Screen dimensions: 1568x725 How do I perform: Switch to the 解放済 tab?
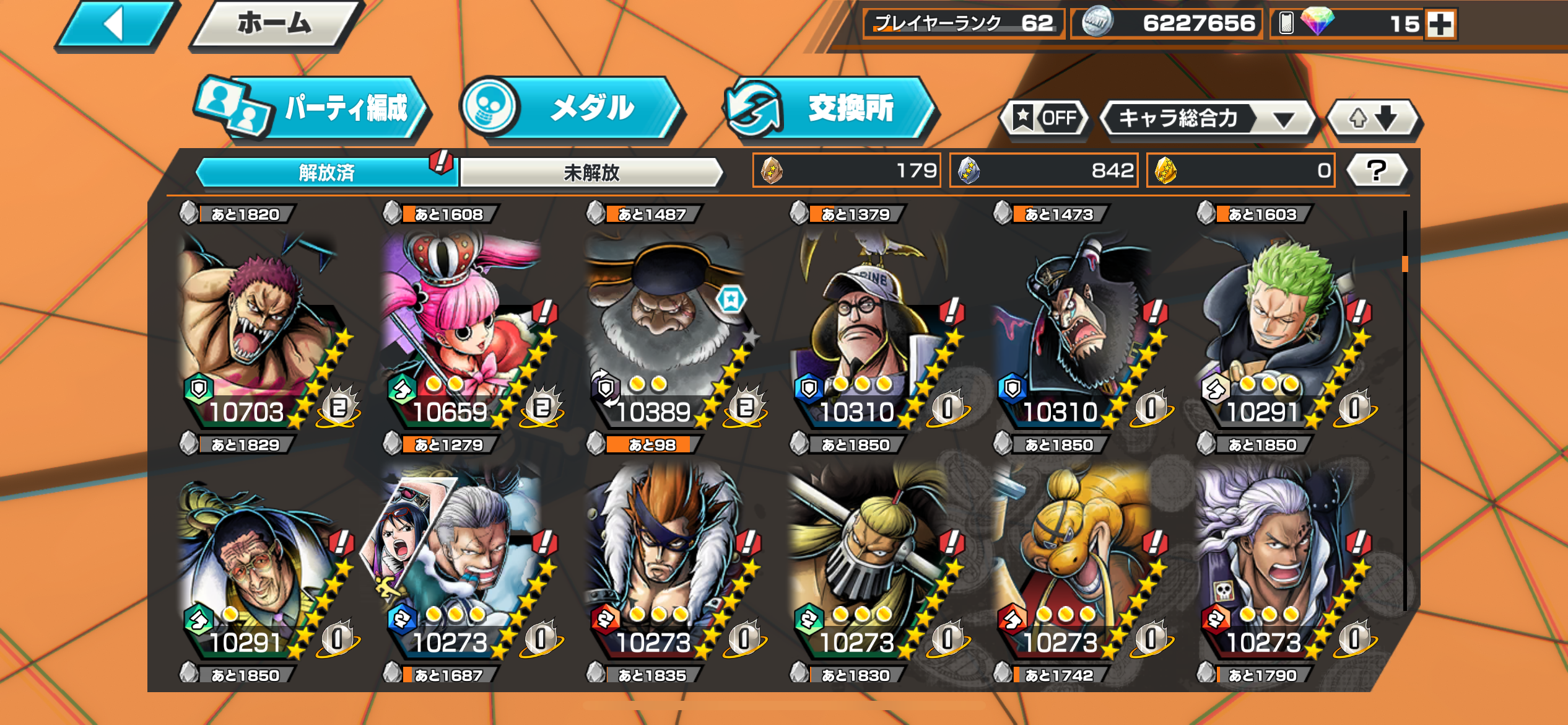coord(326,172)
